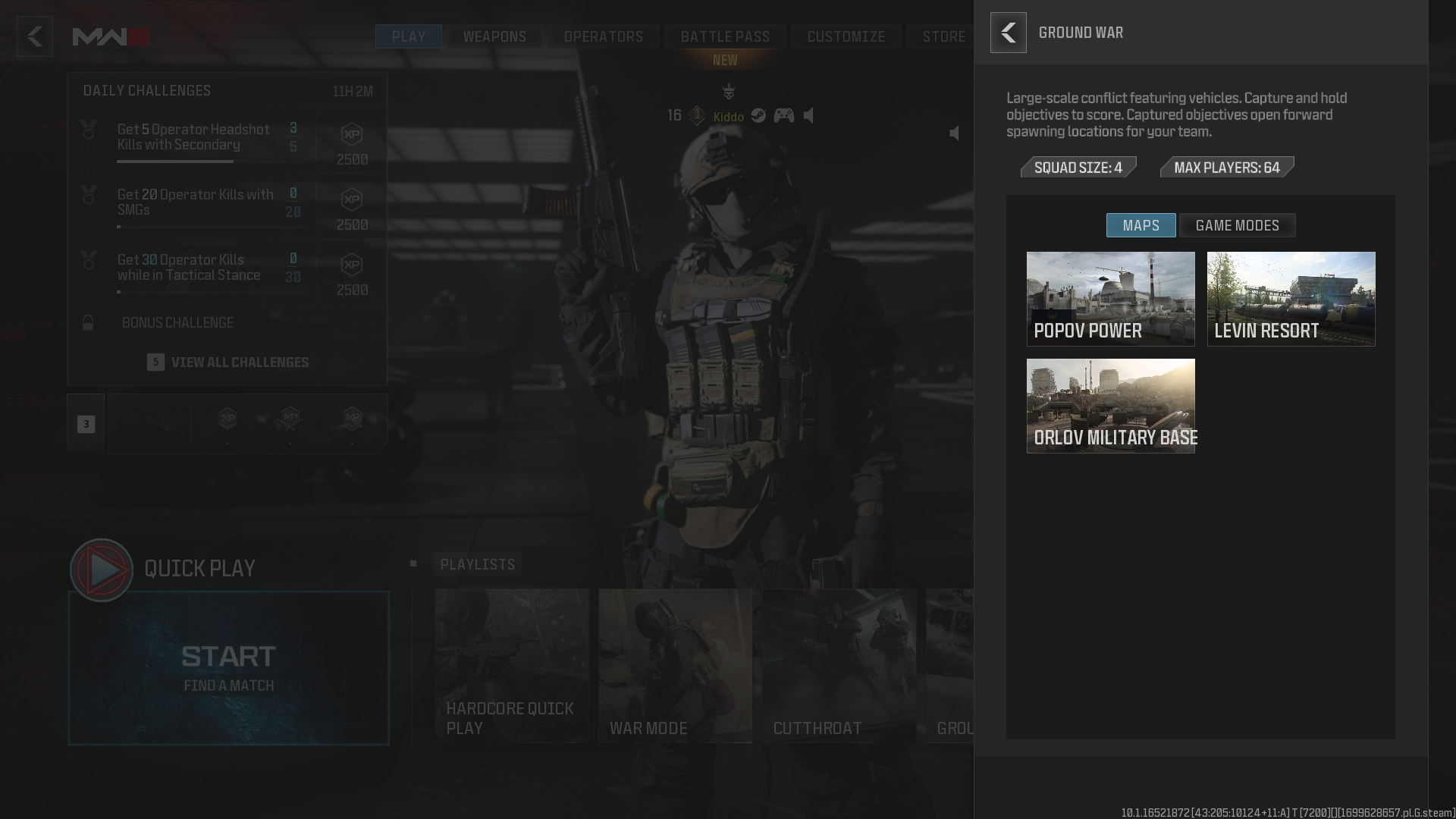Switch to the BATTLE PASS tab

(x=724, y=36)
